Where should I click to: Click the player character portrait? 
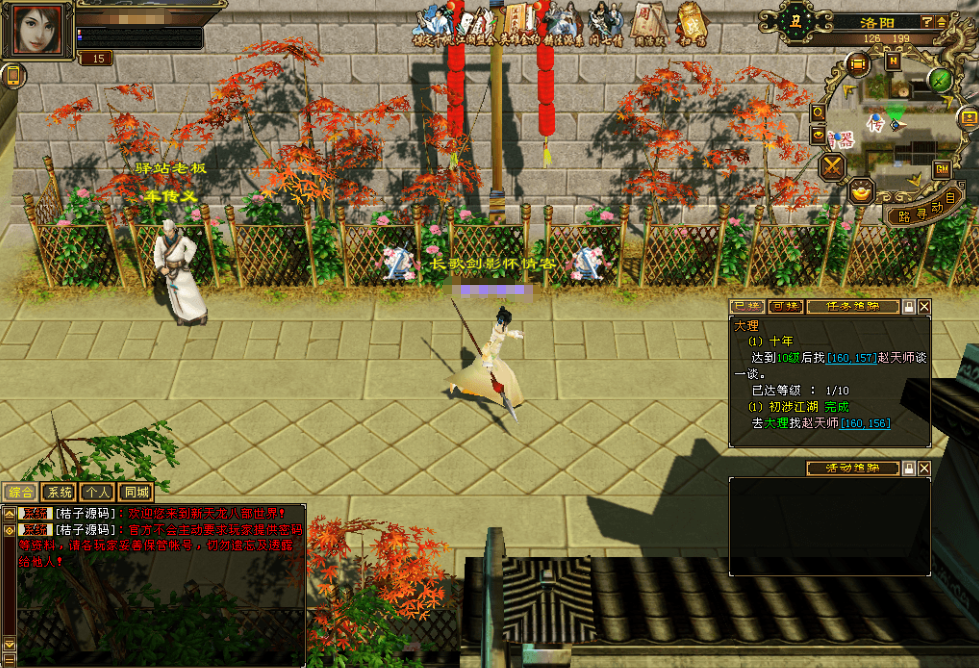click(x=38, y=31)
